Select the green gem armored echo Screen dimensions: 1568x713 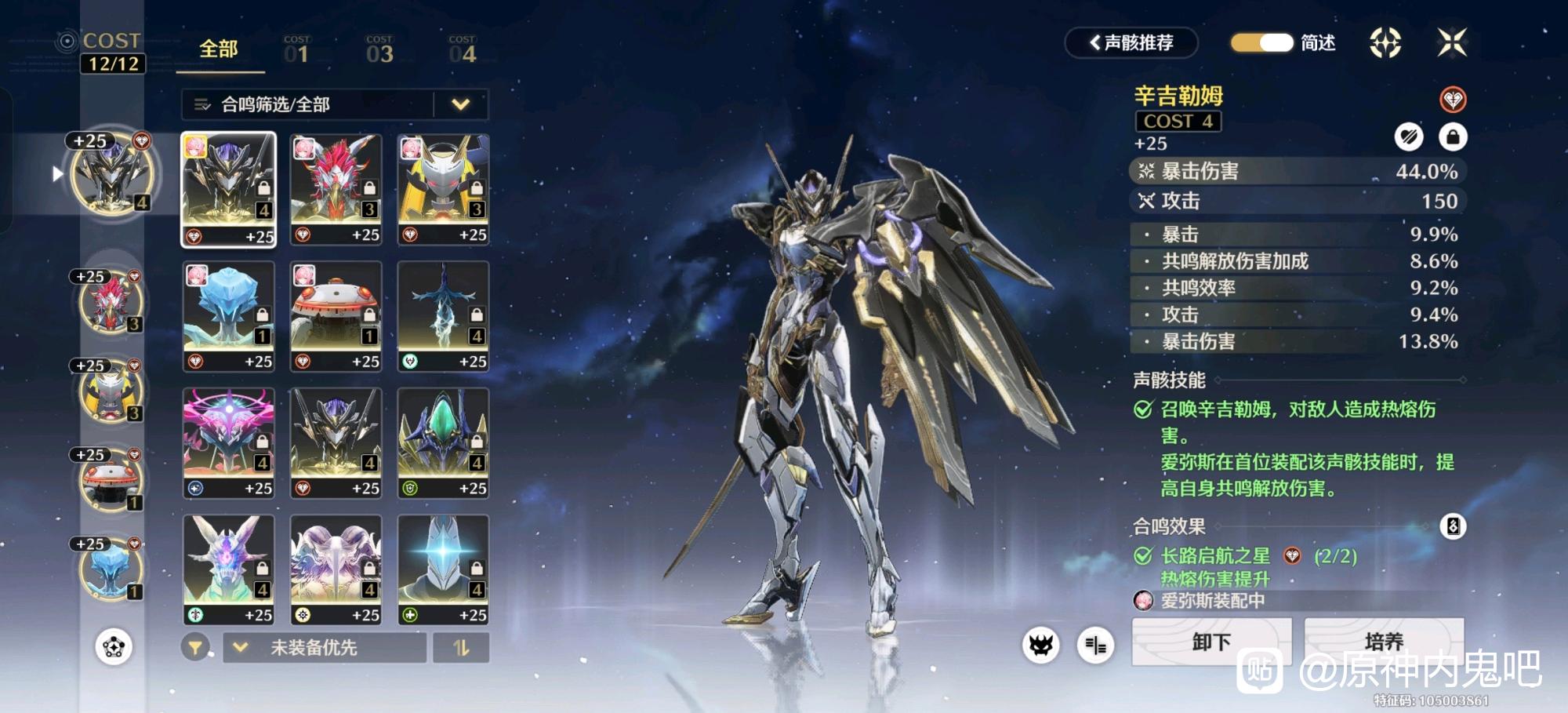click(443, 443)
